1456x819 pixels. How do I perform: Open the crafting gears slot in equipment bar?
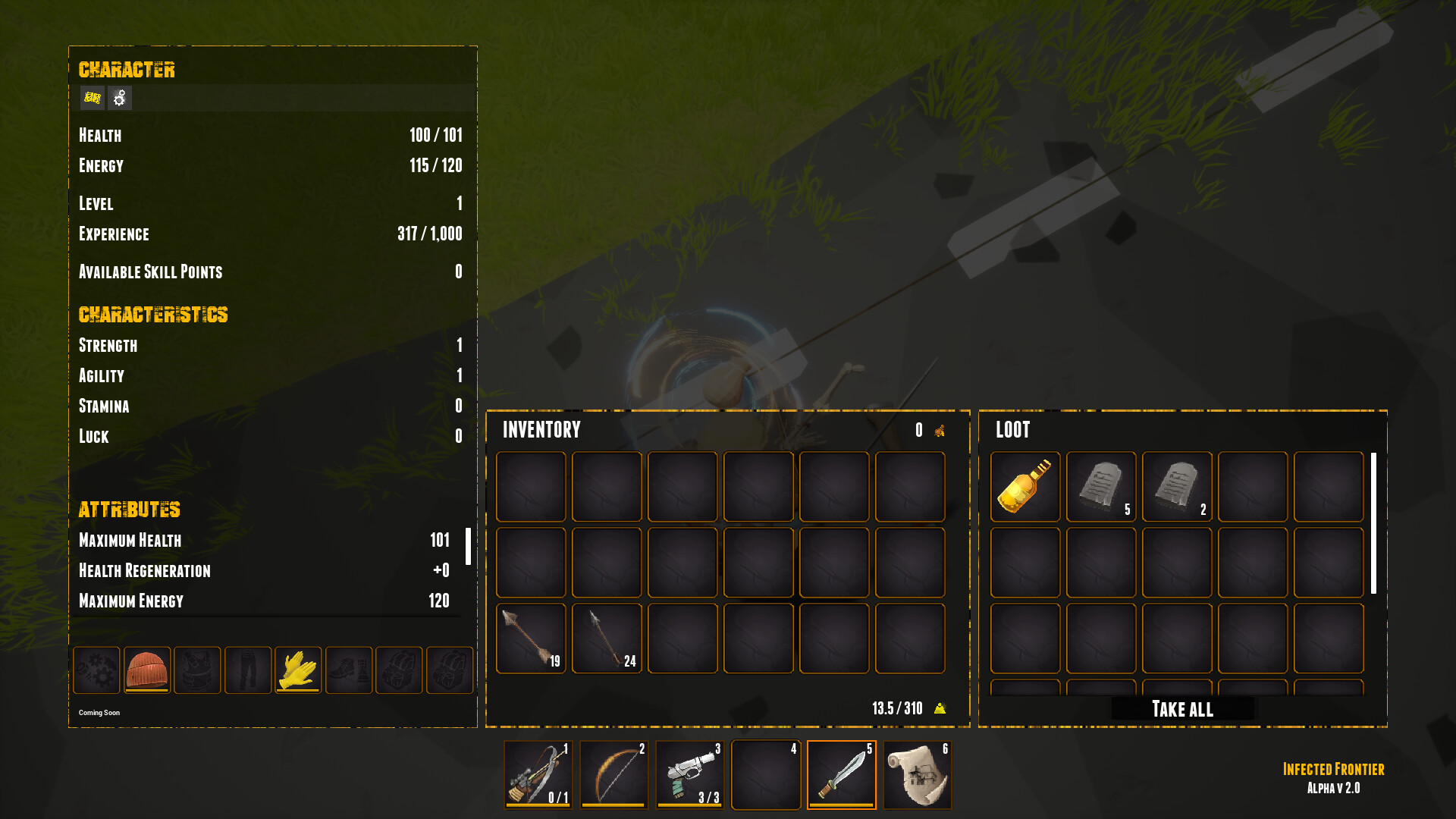click(96, 670)
